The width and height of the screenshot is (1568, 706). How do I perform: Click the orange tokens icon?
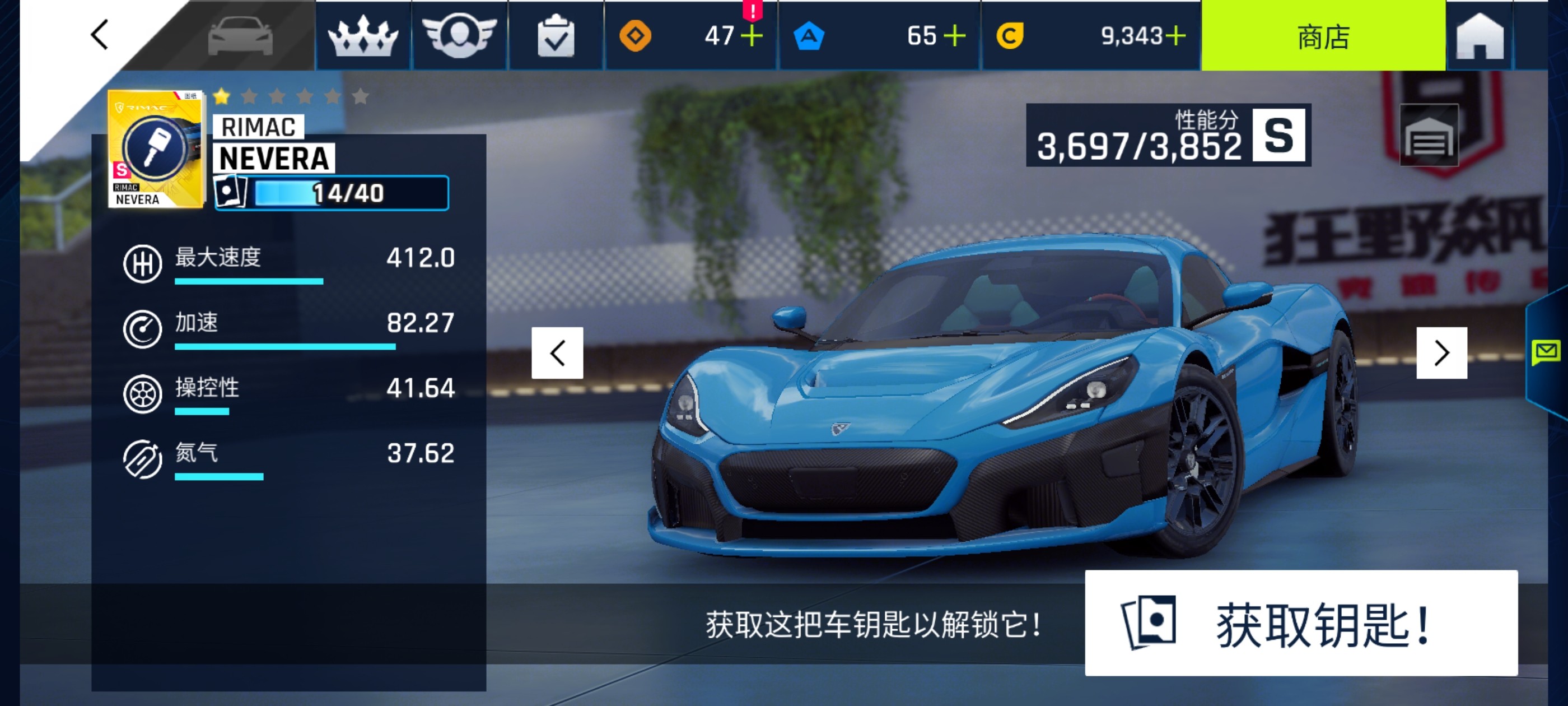click(x=637, y=35)
